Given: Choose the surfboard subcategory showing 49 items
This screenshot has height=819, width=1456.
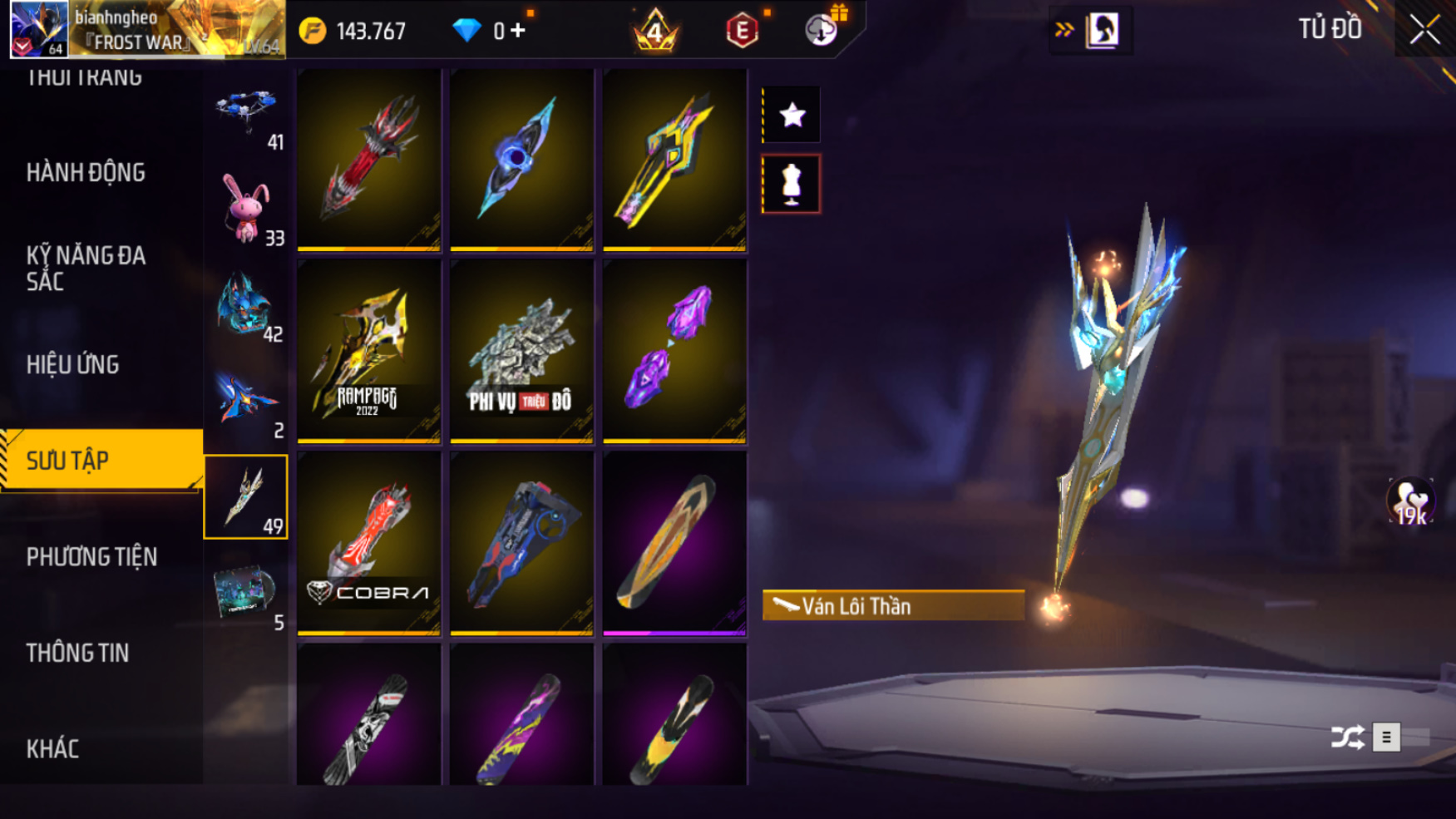Looking at the screenshot, I should [246, 496].
